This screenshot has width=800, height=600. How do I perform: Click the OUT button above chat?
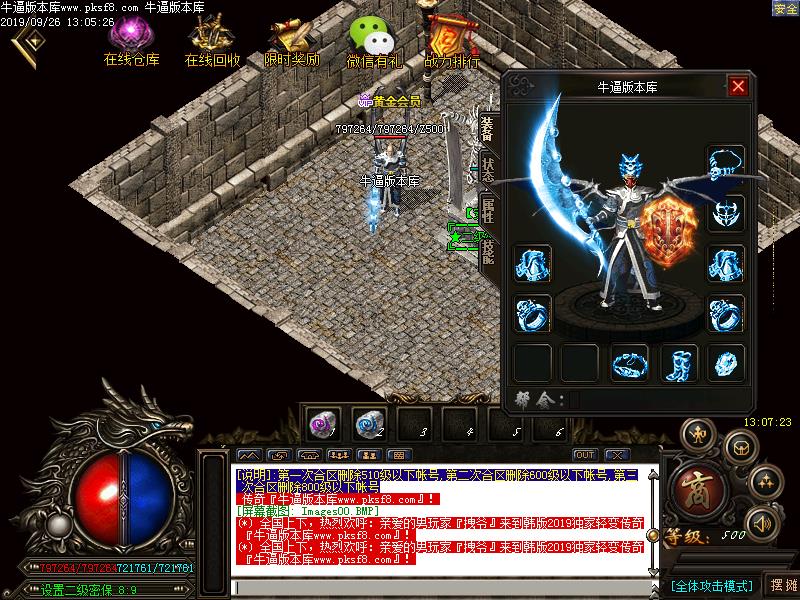pos(585,455)
